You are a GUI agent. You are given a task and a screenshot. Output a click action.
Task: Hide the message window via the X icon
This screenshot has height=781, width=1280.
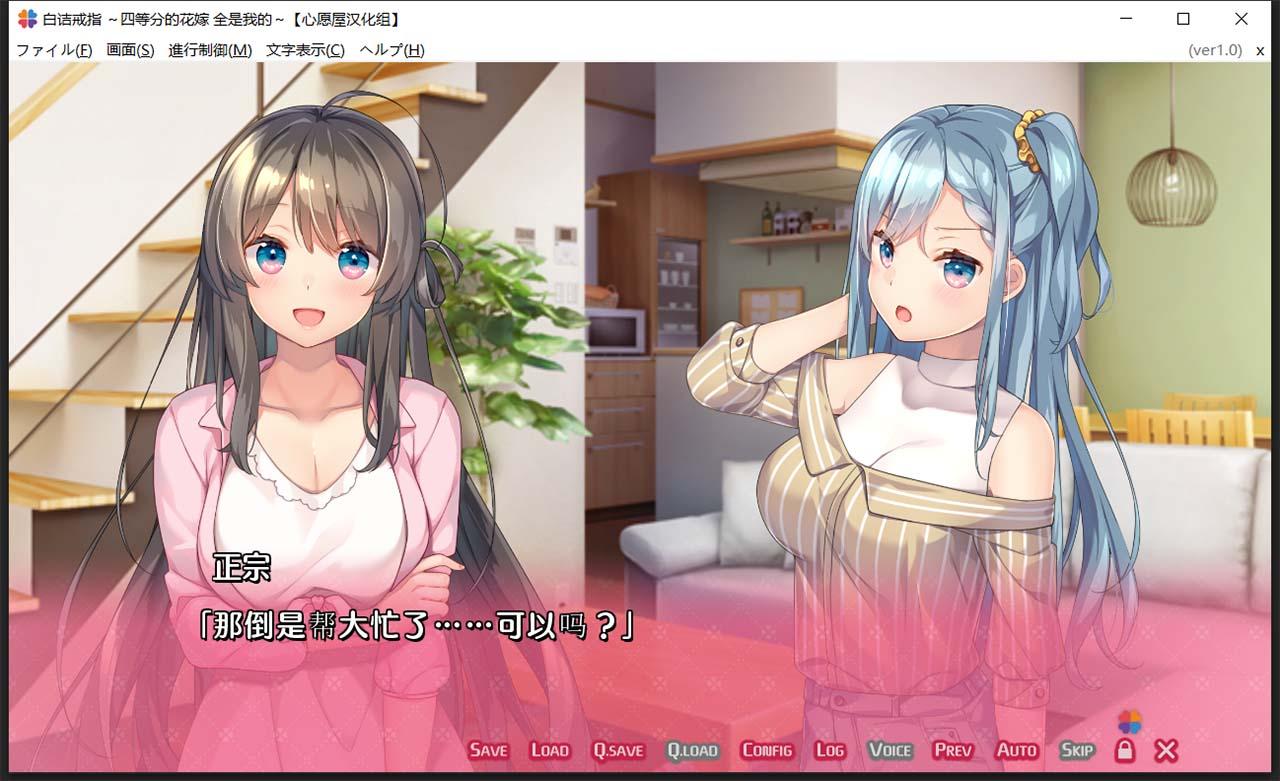[1163, 749]
